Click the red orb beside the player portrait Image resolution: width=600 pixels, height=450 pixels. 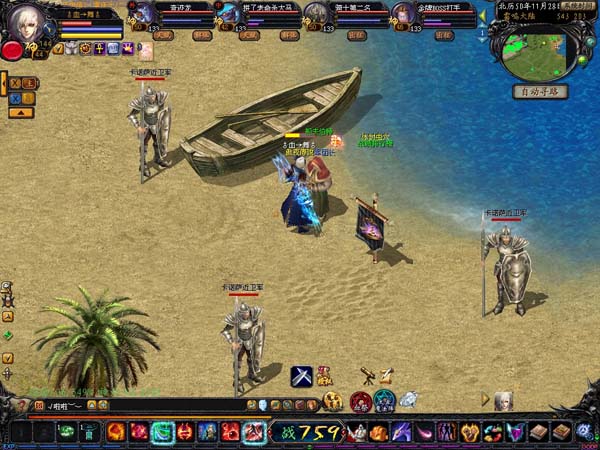point(12,49)
